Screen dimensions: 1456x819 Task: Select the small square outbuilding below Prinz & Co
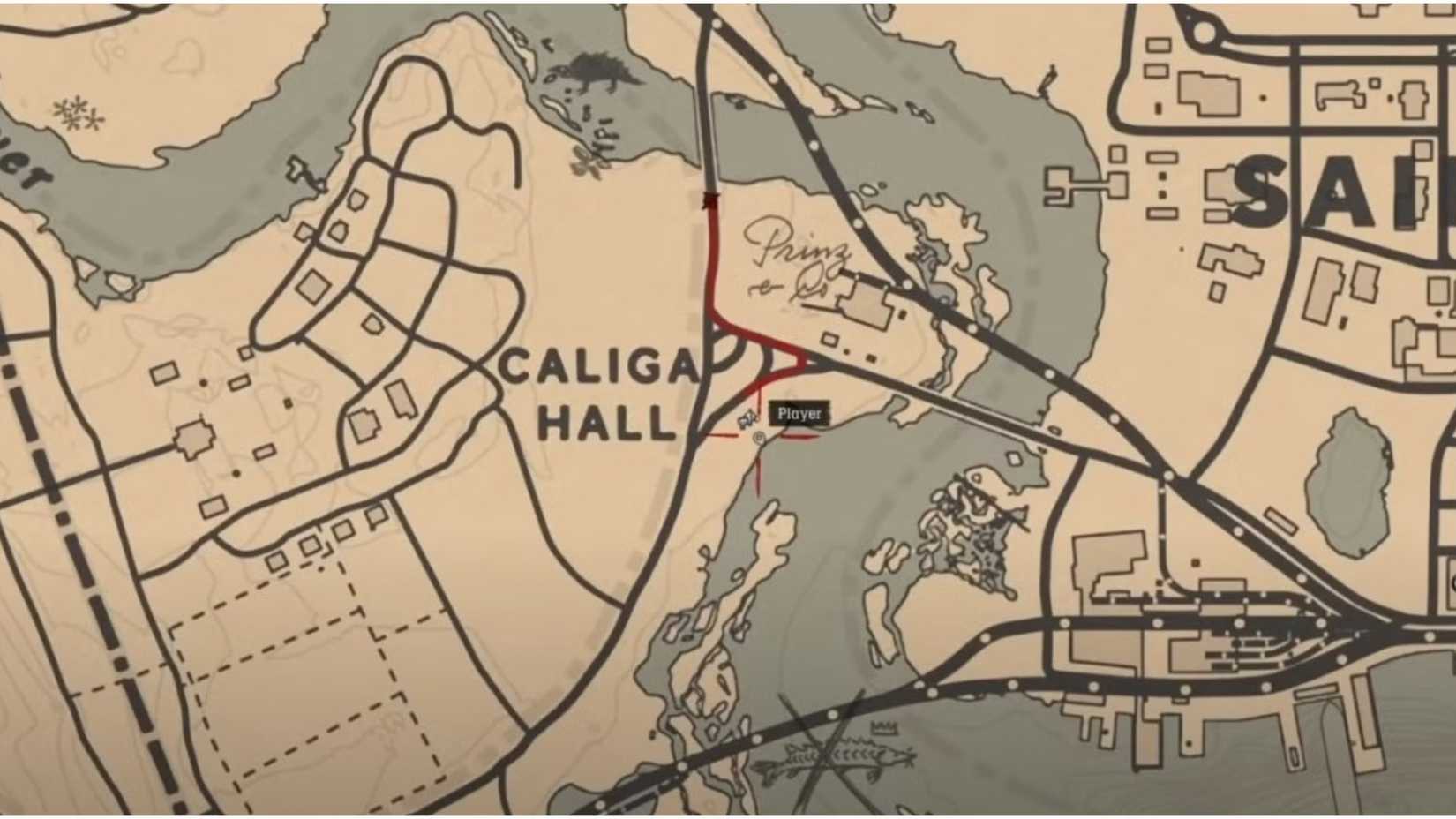point(829,340)
